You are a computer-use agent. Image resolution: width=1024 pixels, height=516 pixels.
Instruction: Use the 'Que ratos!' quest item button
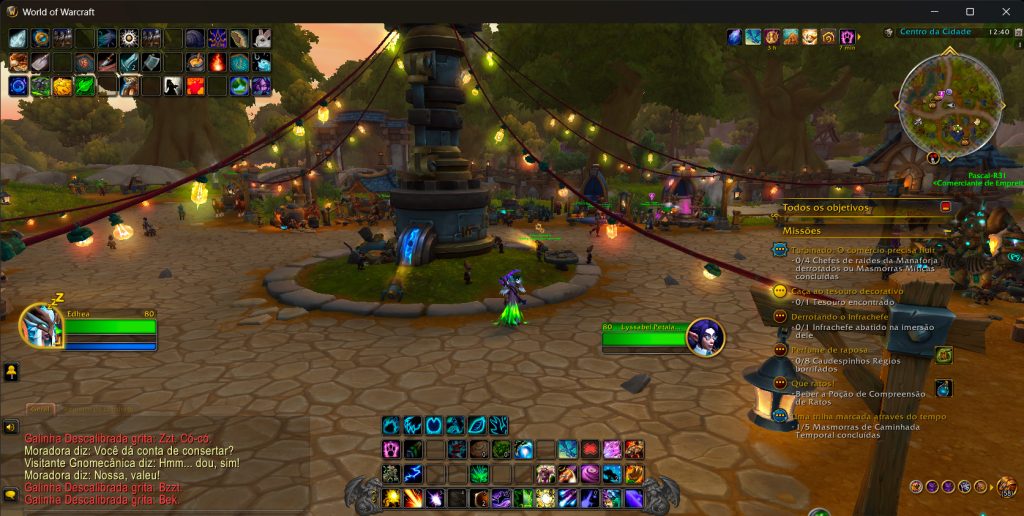pos(943,388)
